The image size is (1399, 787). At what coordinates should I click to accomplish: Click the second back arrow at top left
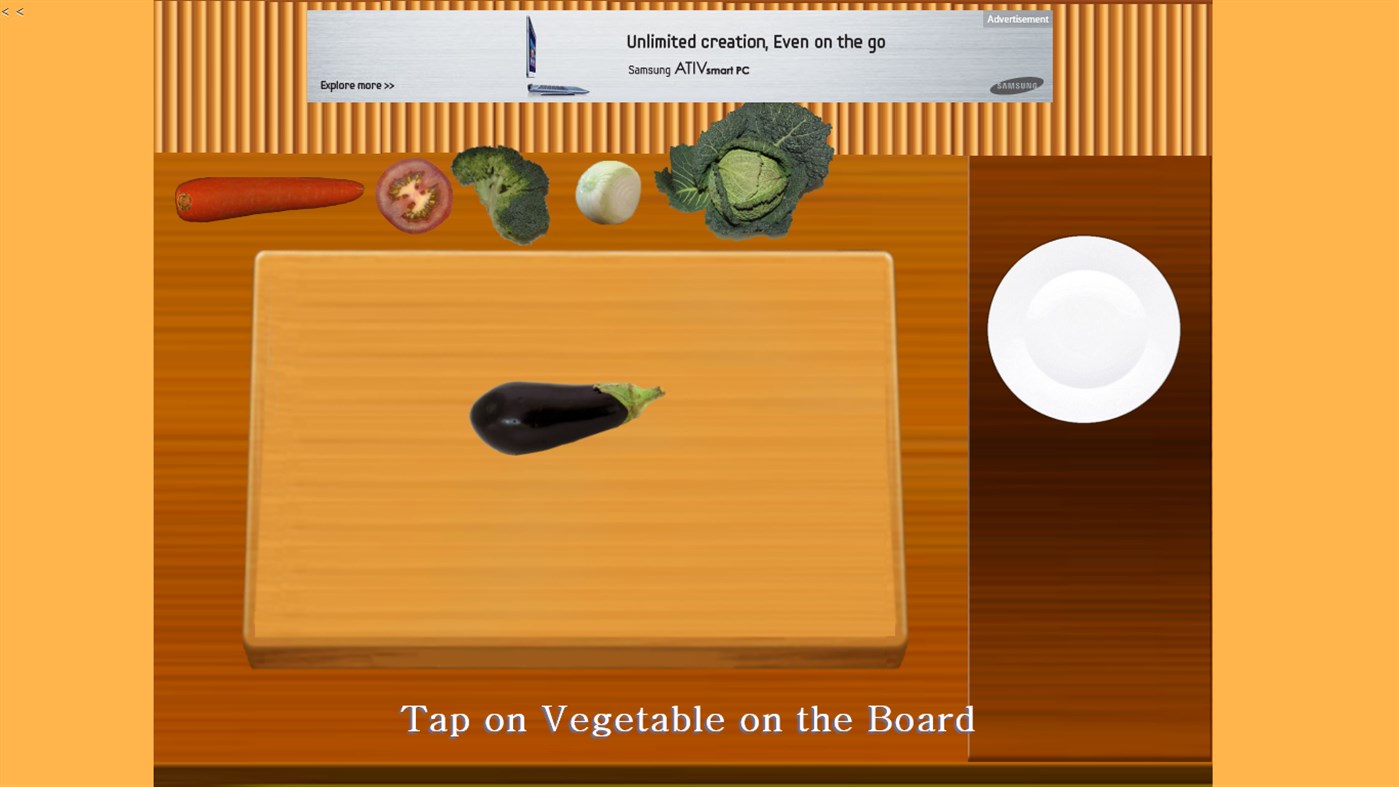point(19,11)
